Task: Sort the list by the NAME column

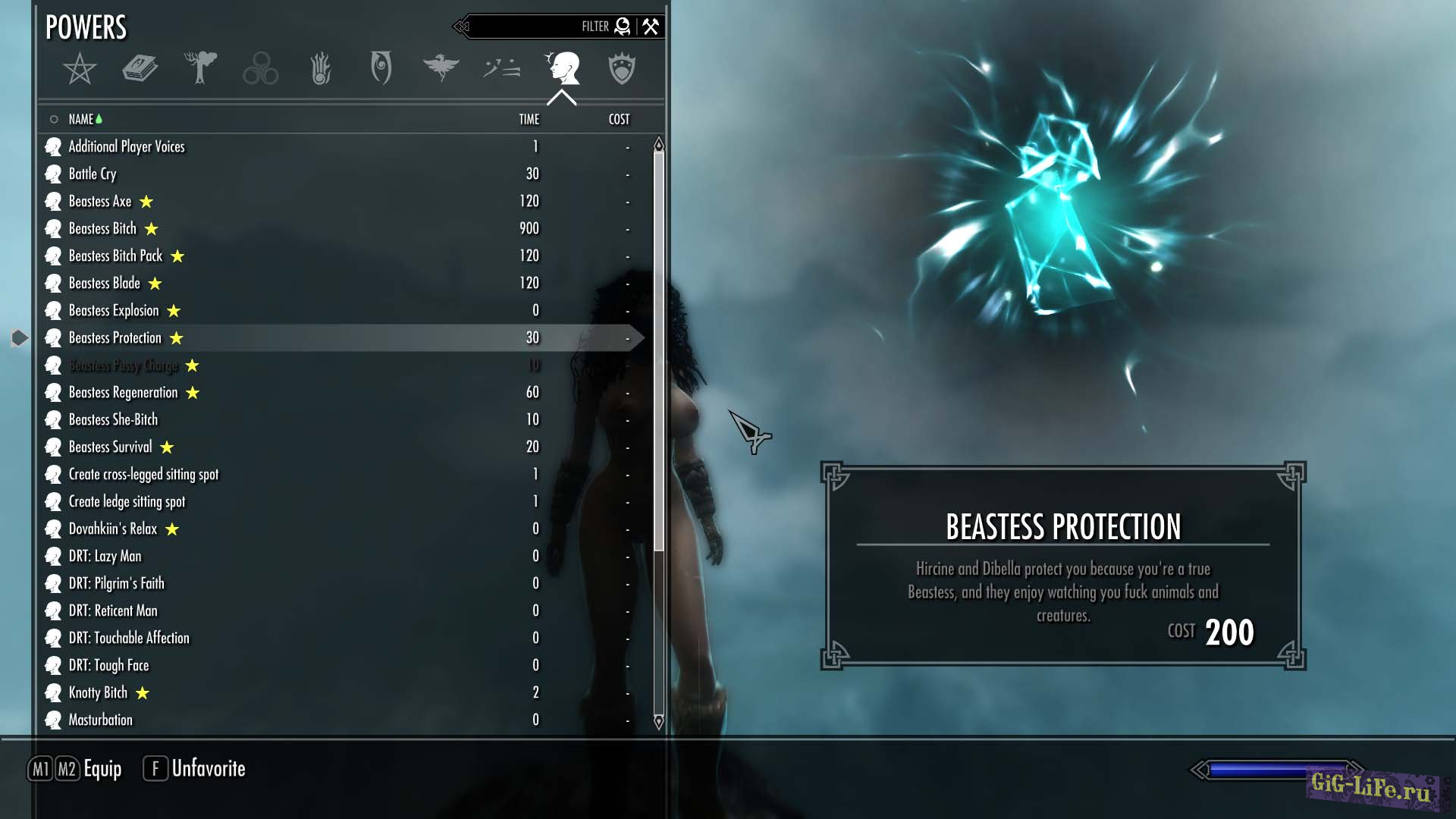Action: [x=80, y=119]
